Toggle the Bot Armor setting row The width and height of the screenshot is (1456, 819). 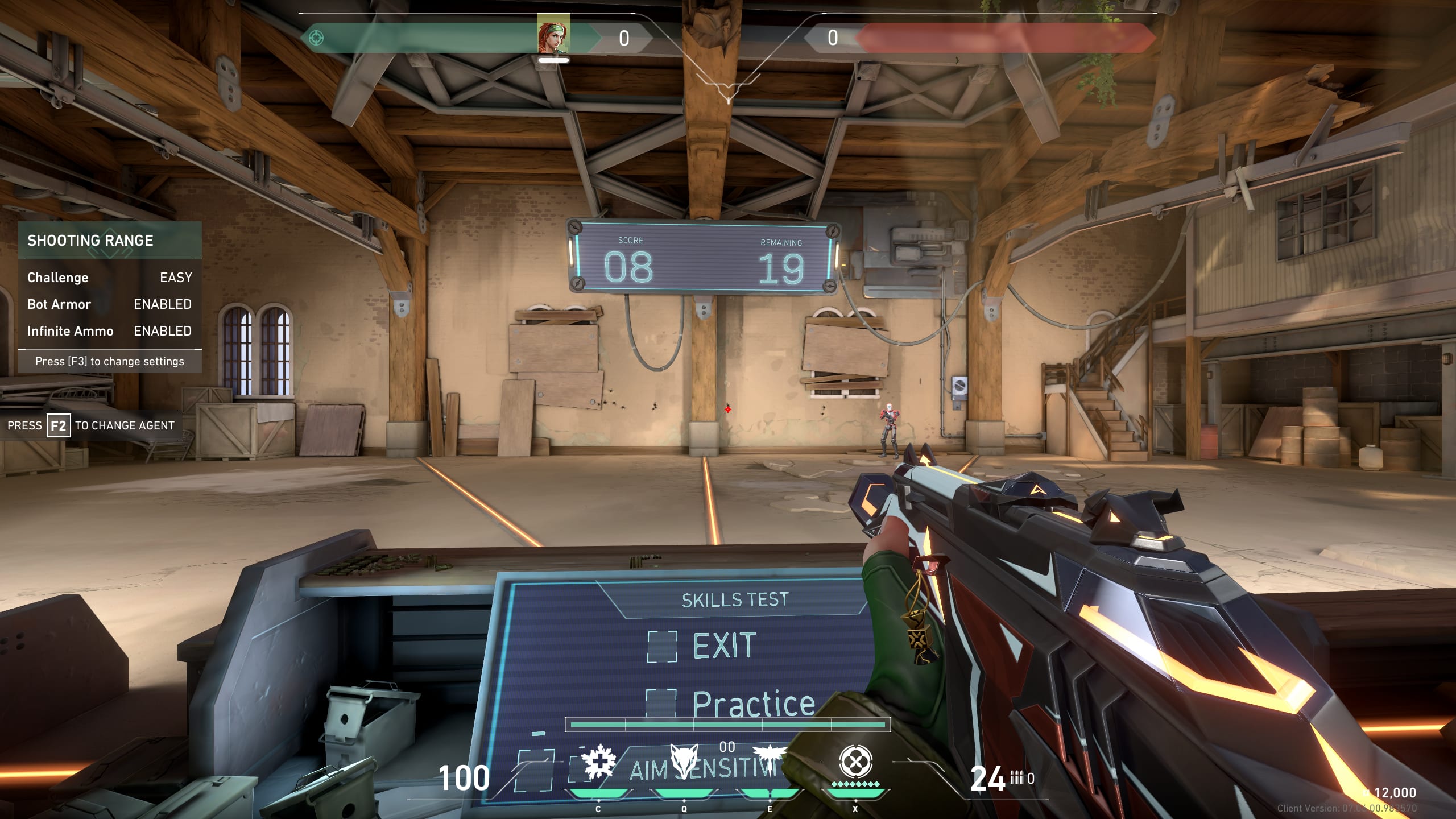pyautogui.click(x=109, y=304)
